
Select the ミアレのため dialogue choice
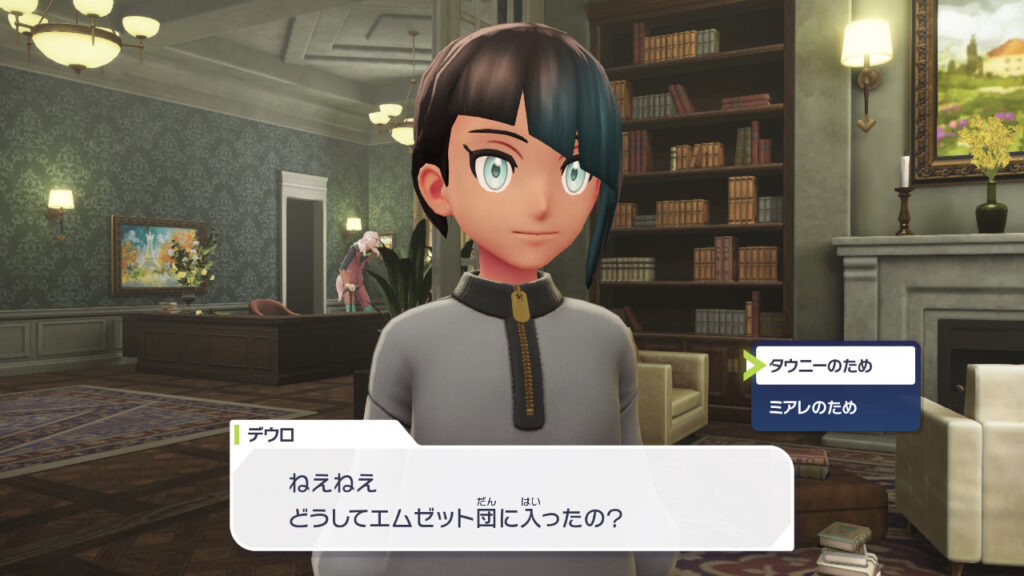click(835, 408)
